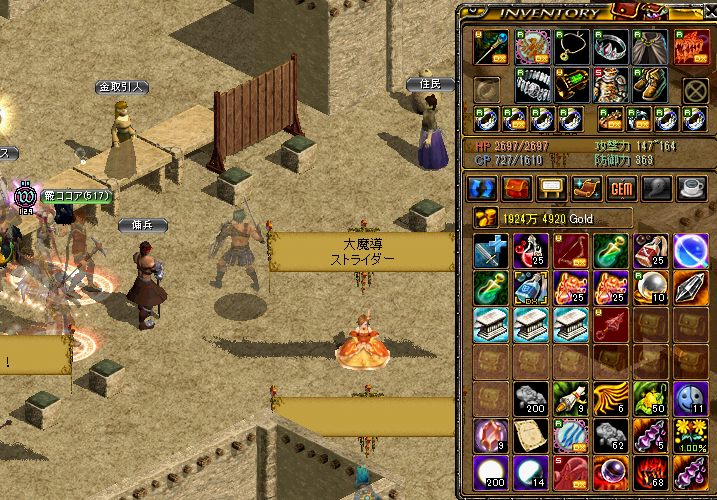This screenshot has width=717, height=500.
Task: Choose the equipped cloak slot
Action: 651,47
